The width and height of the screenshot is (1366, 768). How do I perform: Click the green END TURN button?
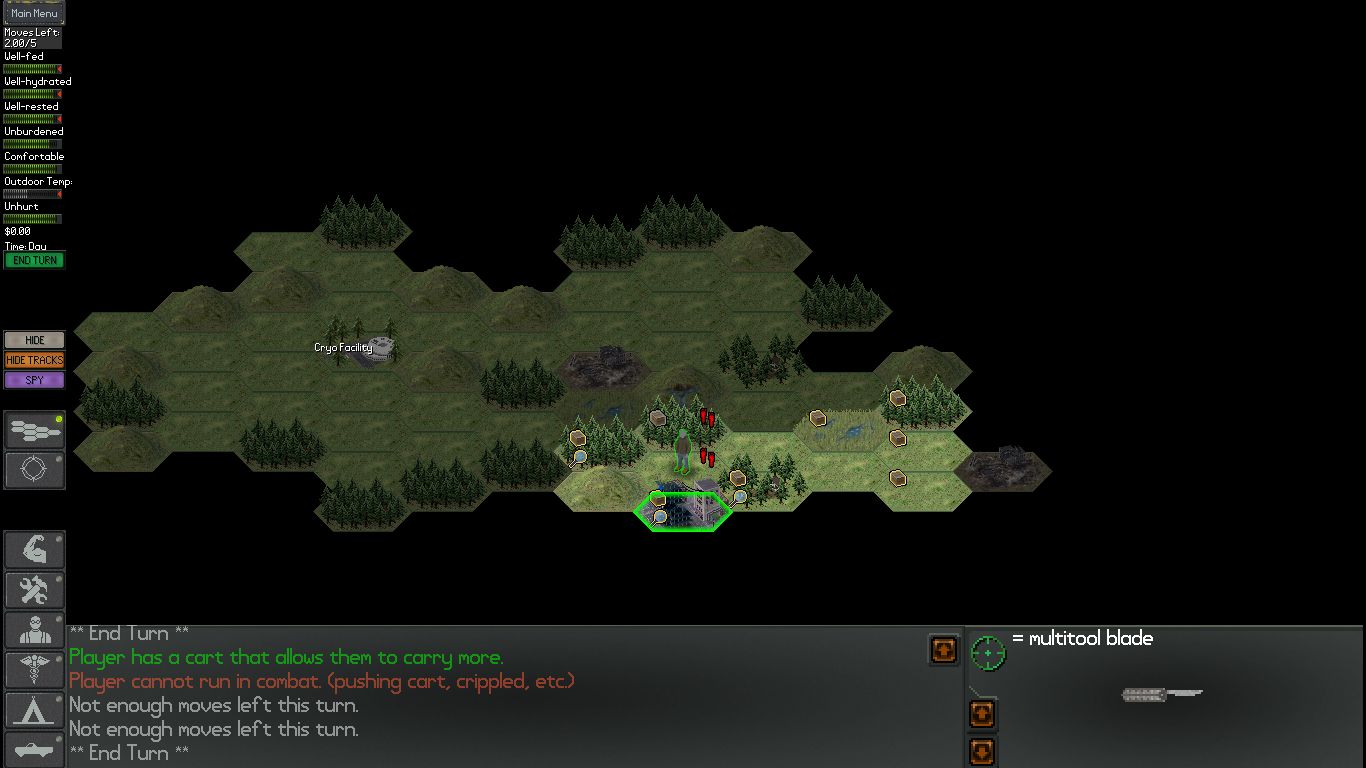click(34, 260)
